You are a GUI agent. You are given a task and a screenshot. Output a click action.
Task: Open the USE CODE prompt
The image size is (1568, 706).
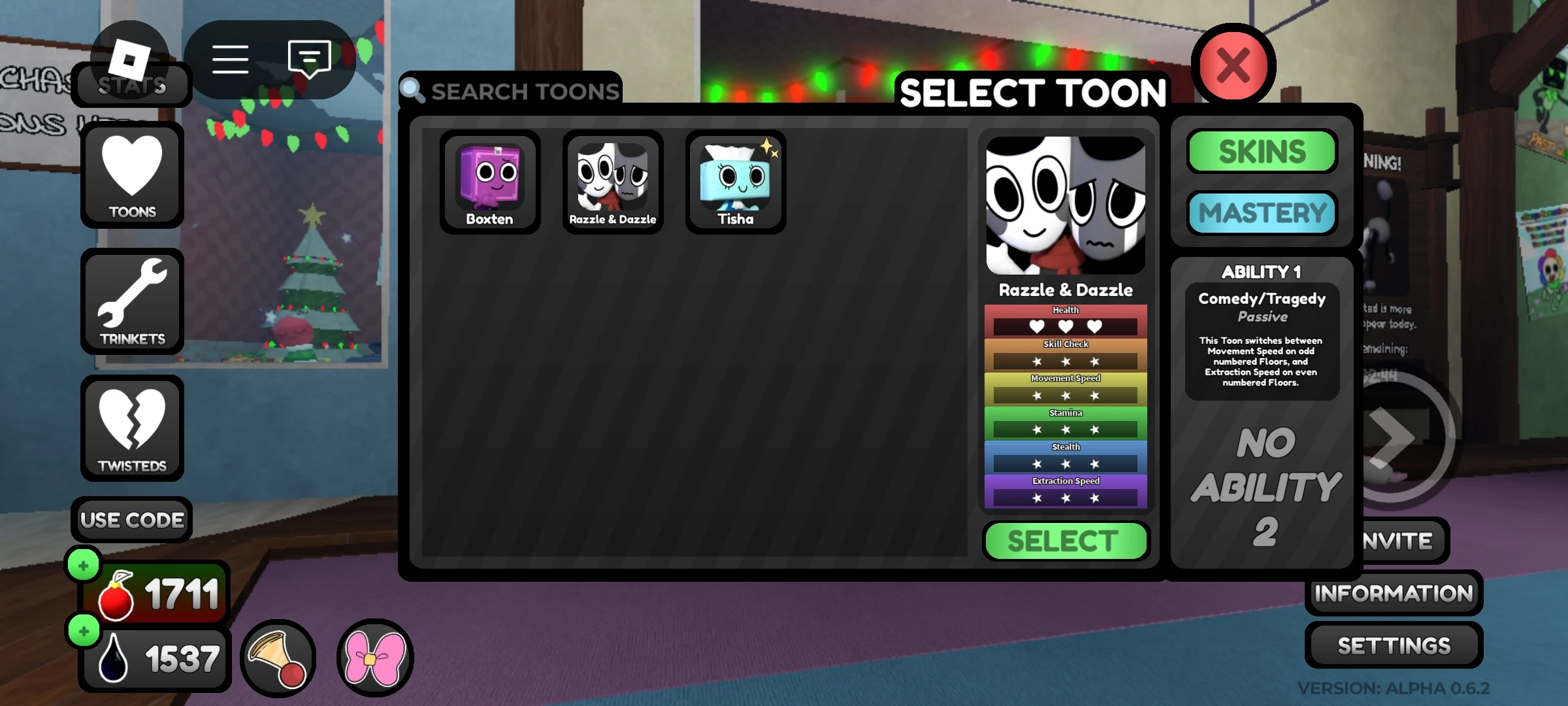[131, 520]
